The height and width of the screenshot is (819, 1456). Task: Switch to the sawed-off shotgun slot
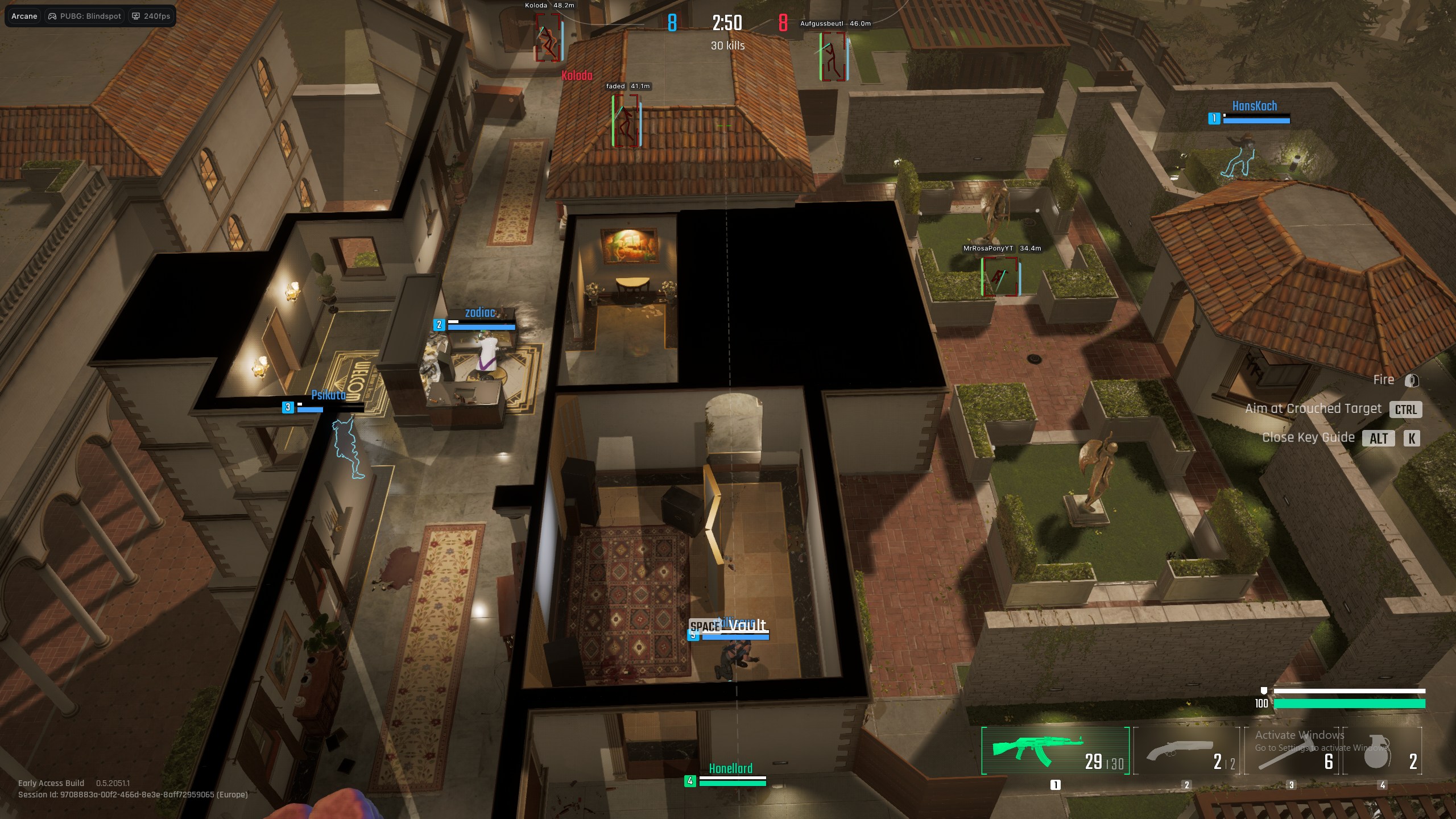click(x=1186, y=752)
